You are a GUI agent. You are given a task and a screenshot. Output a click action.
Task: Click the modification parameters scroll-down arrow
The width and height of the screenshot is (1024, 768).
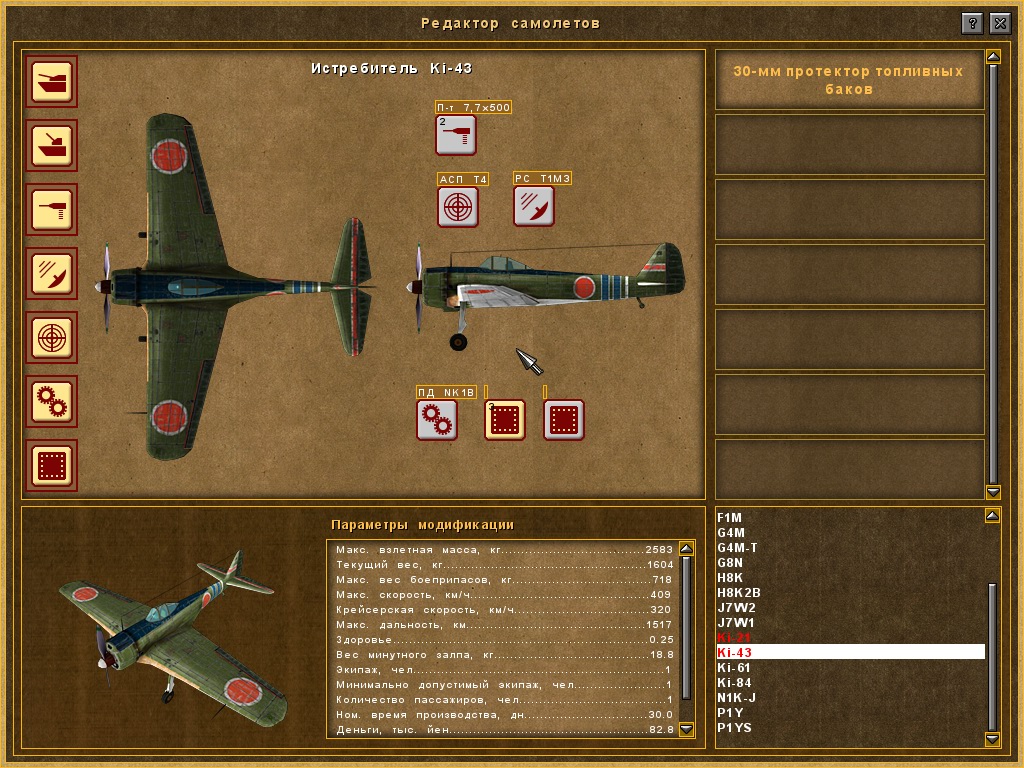point(686,730)
